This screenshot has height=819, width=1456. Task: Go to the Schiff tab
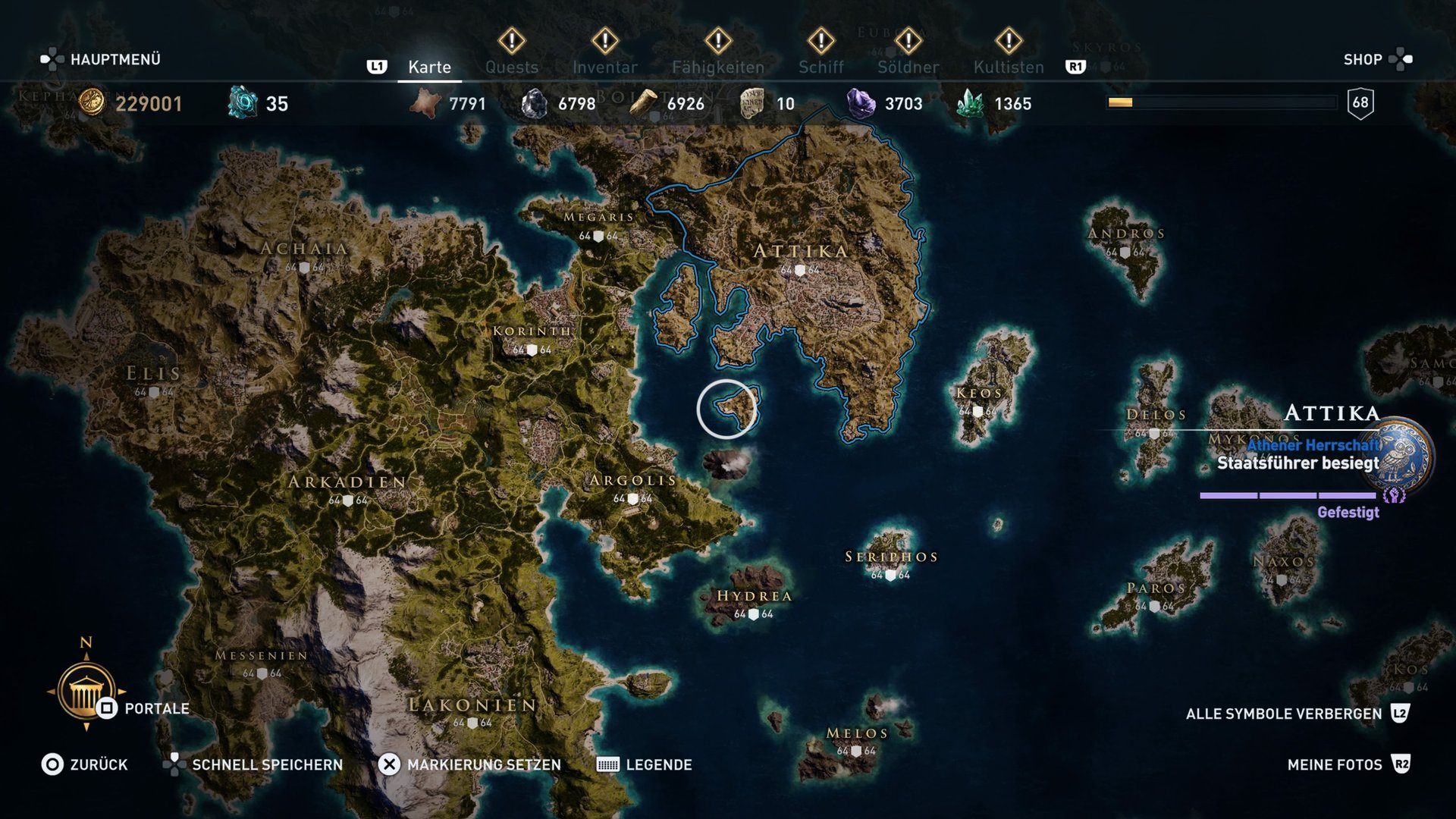pyautogui.click(x=821, y=67)
